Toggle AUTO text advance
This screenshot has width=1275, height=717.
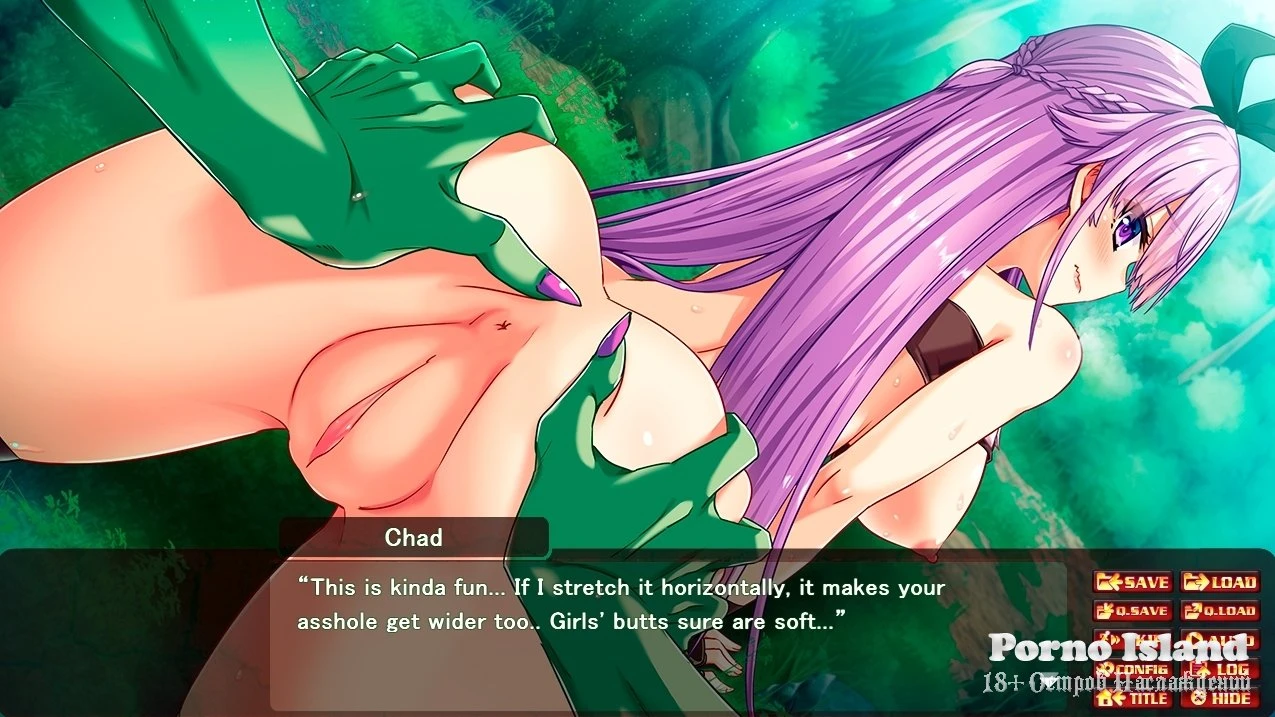click(x=1220, y=640)
